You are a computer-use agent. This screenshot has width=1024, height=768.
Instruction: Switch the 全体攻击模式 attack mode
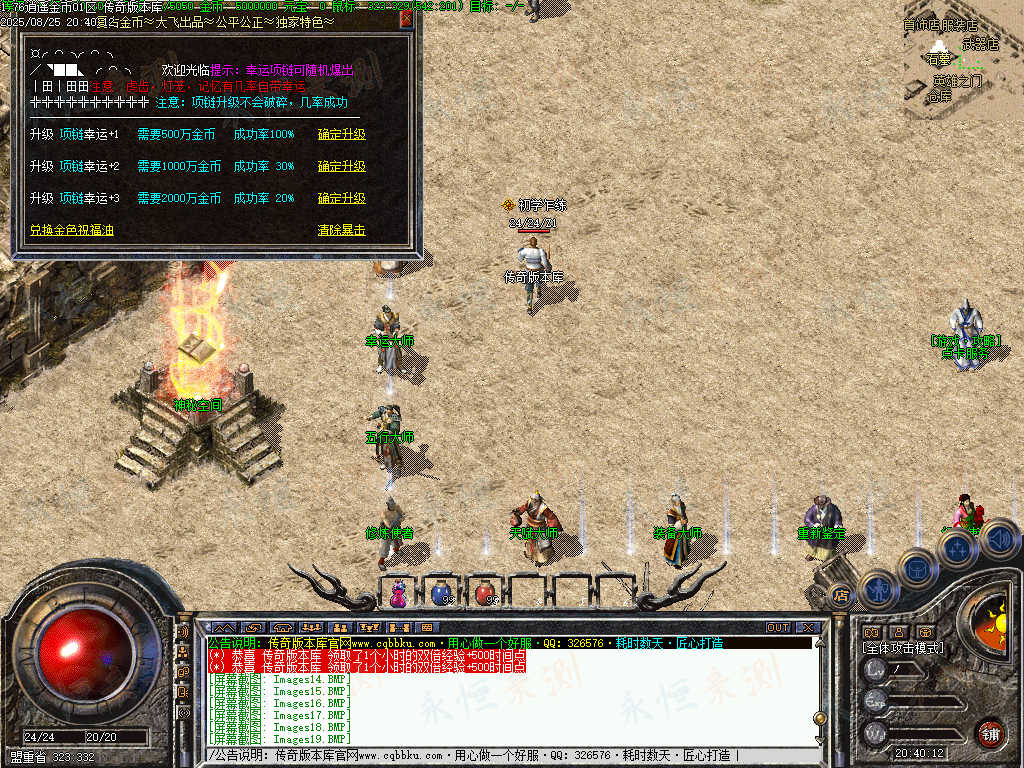(x=902, y=648)
